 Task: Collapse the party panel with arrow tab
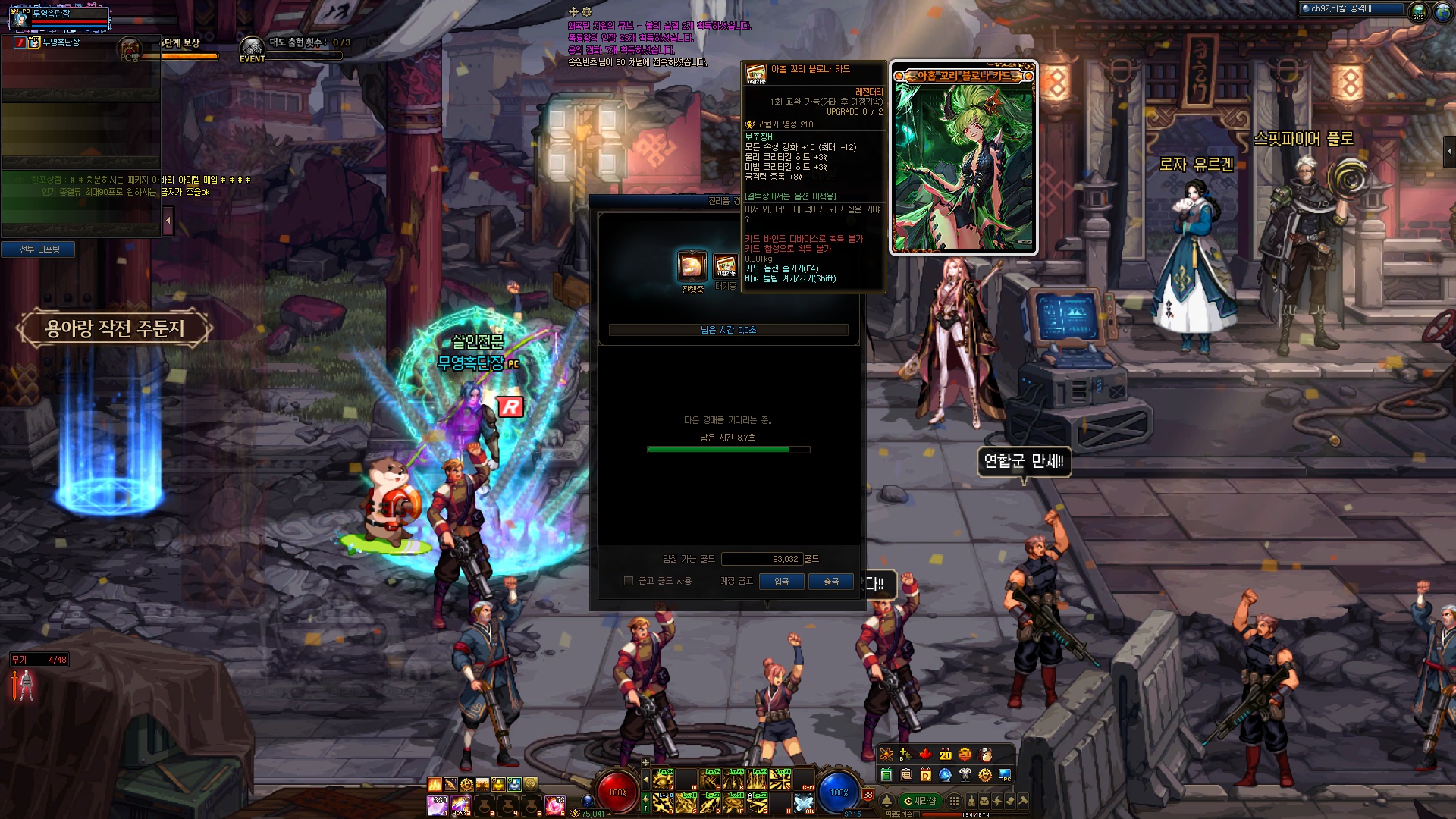pos(168,221)
